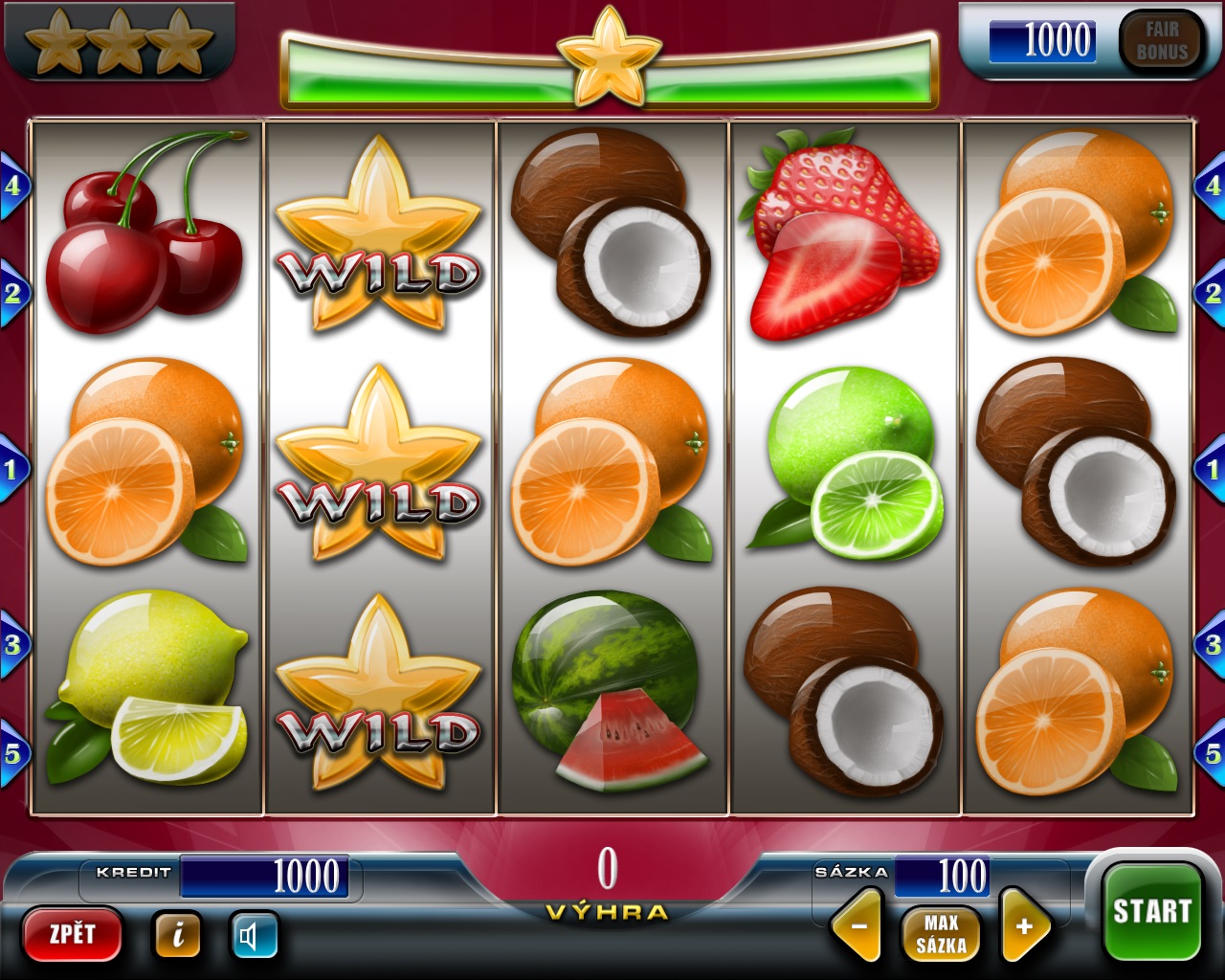Set maximum bet with MAX SÁZKA
The height and width of the screenshot is (980, 1225).
click(941, 934)
